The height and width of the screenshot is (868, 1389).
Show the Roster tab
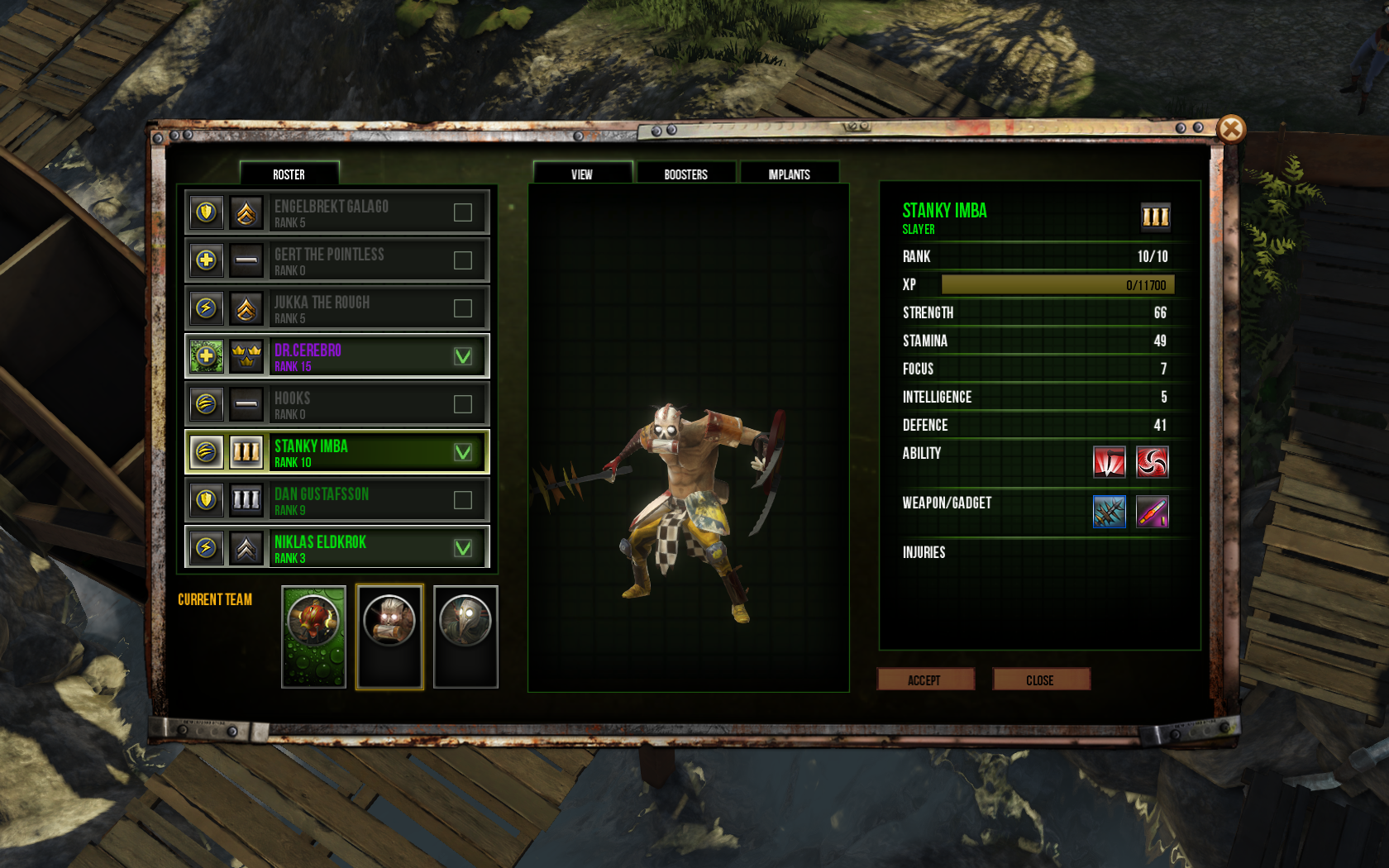pyautogui.click(x=289, y=174)
